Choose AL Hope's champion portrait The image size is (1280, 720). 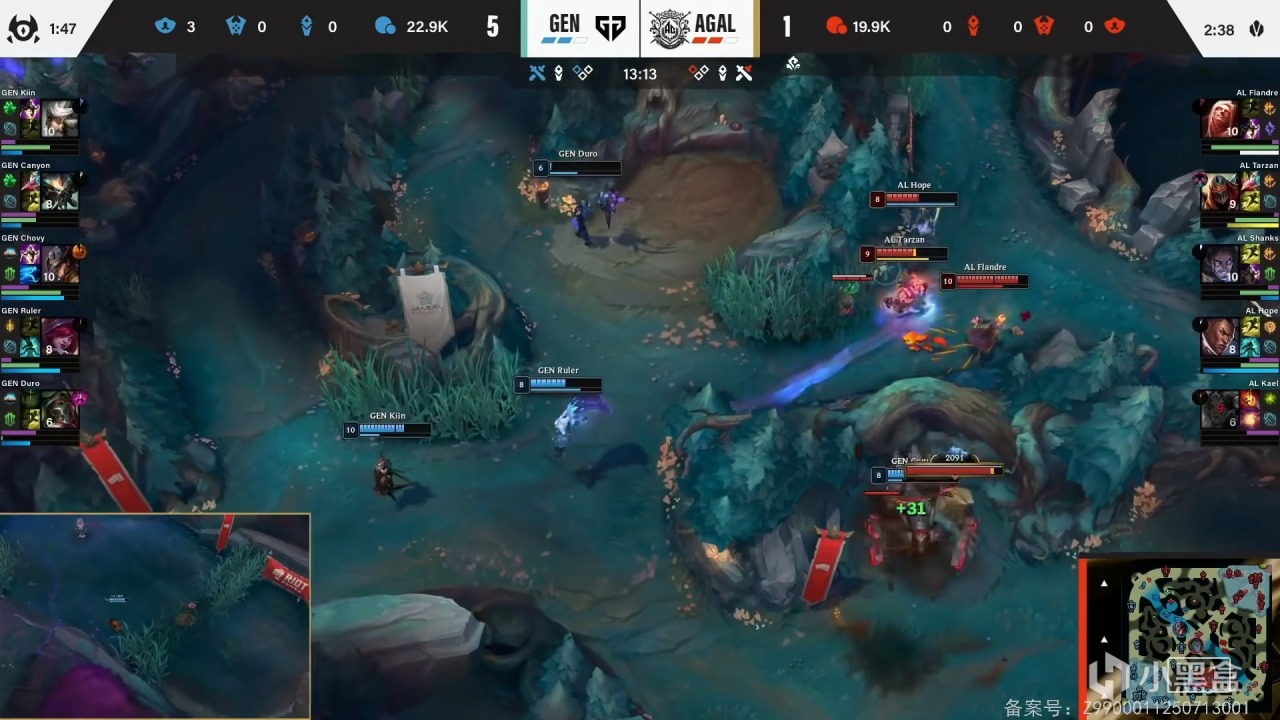click(1218, 337)
